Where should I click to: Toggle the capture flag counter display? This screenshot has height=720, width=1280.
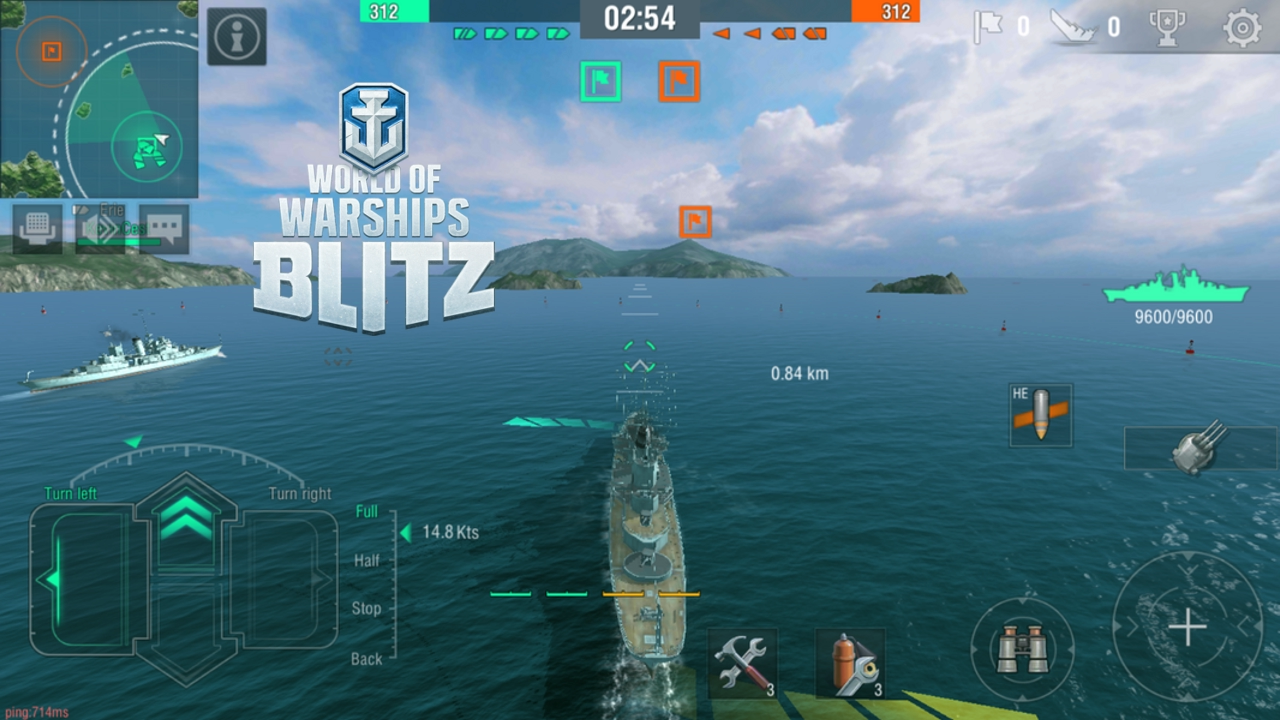(998, 27)
